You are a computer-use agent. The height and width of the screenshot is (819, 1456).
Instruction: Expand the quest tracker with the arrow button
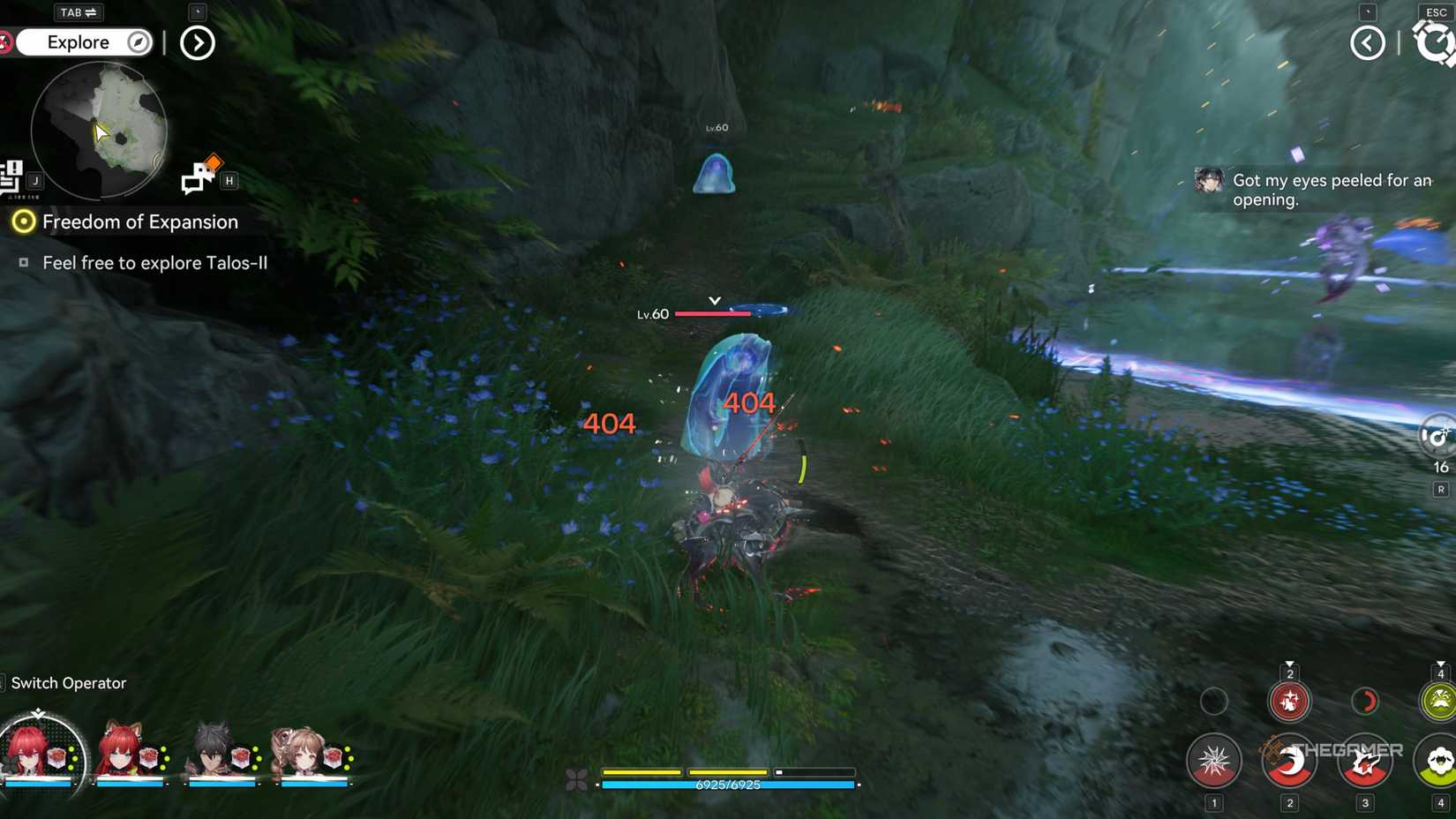coord(198,42)
